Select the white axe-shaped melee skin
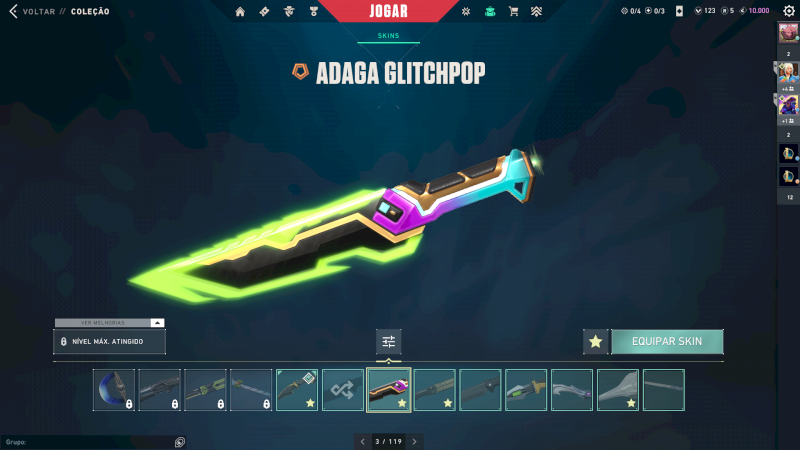 coord(618,390)
